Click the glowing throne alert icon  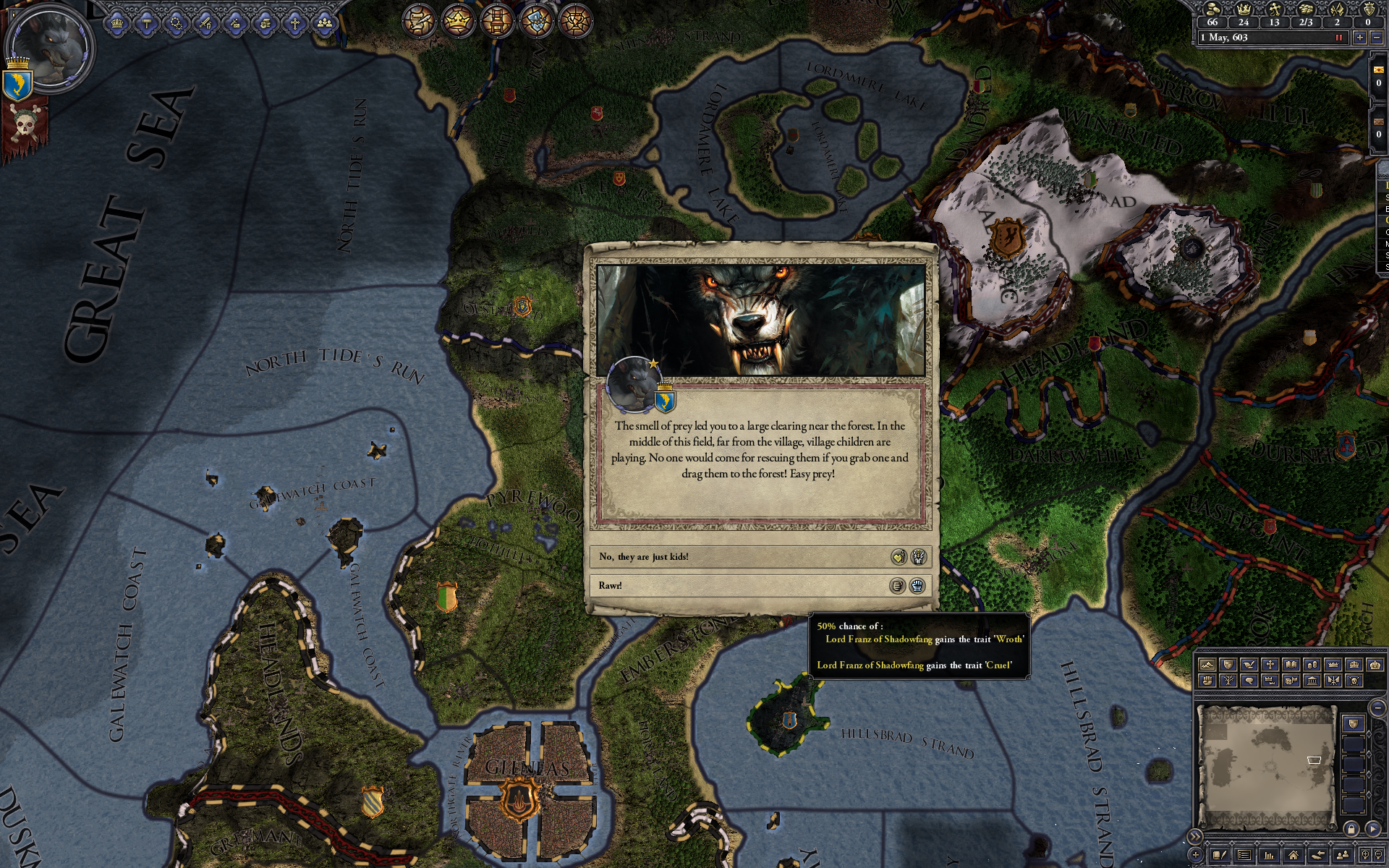[x=496, y=20]
